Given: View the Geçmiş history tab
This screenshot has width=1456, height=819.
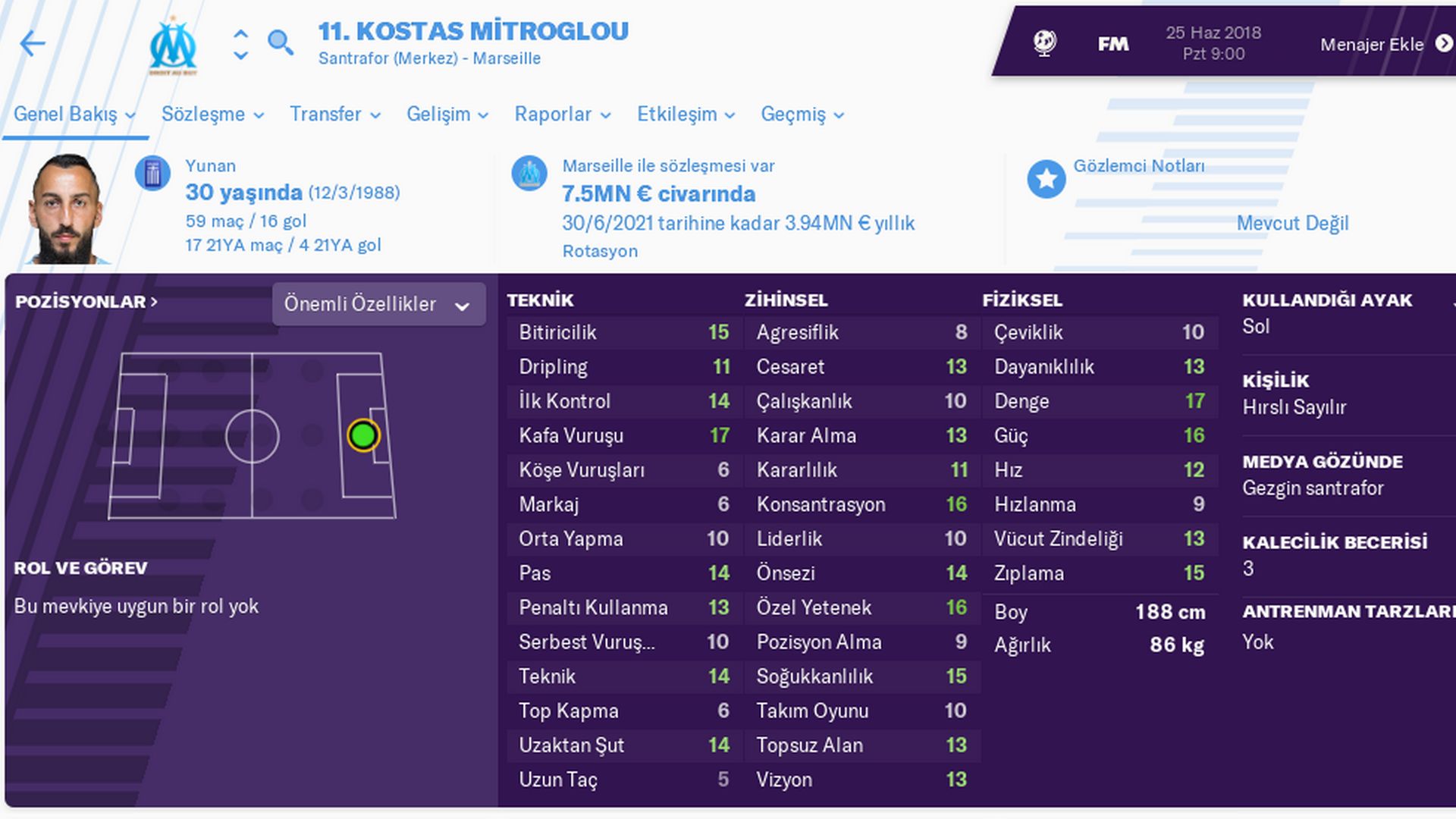Looking at the screenshot, I should [802, 115].
